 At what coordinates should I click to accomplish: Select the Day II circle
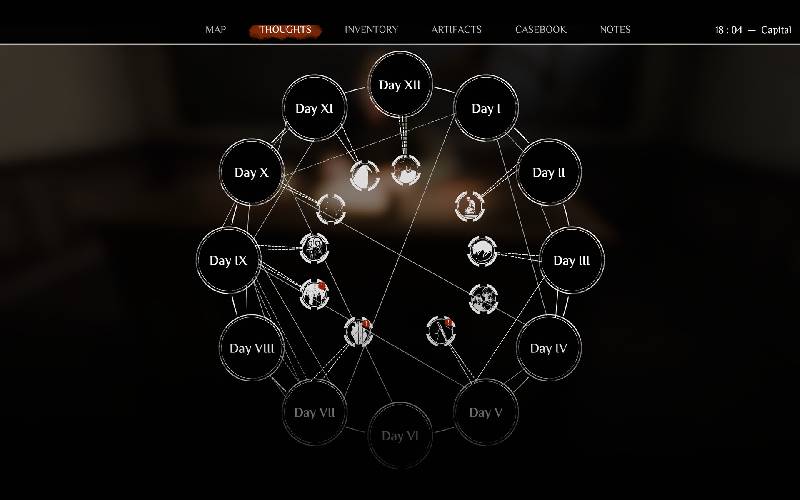[549, 173]
